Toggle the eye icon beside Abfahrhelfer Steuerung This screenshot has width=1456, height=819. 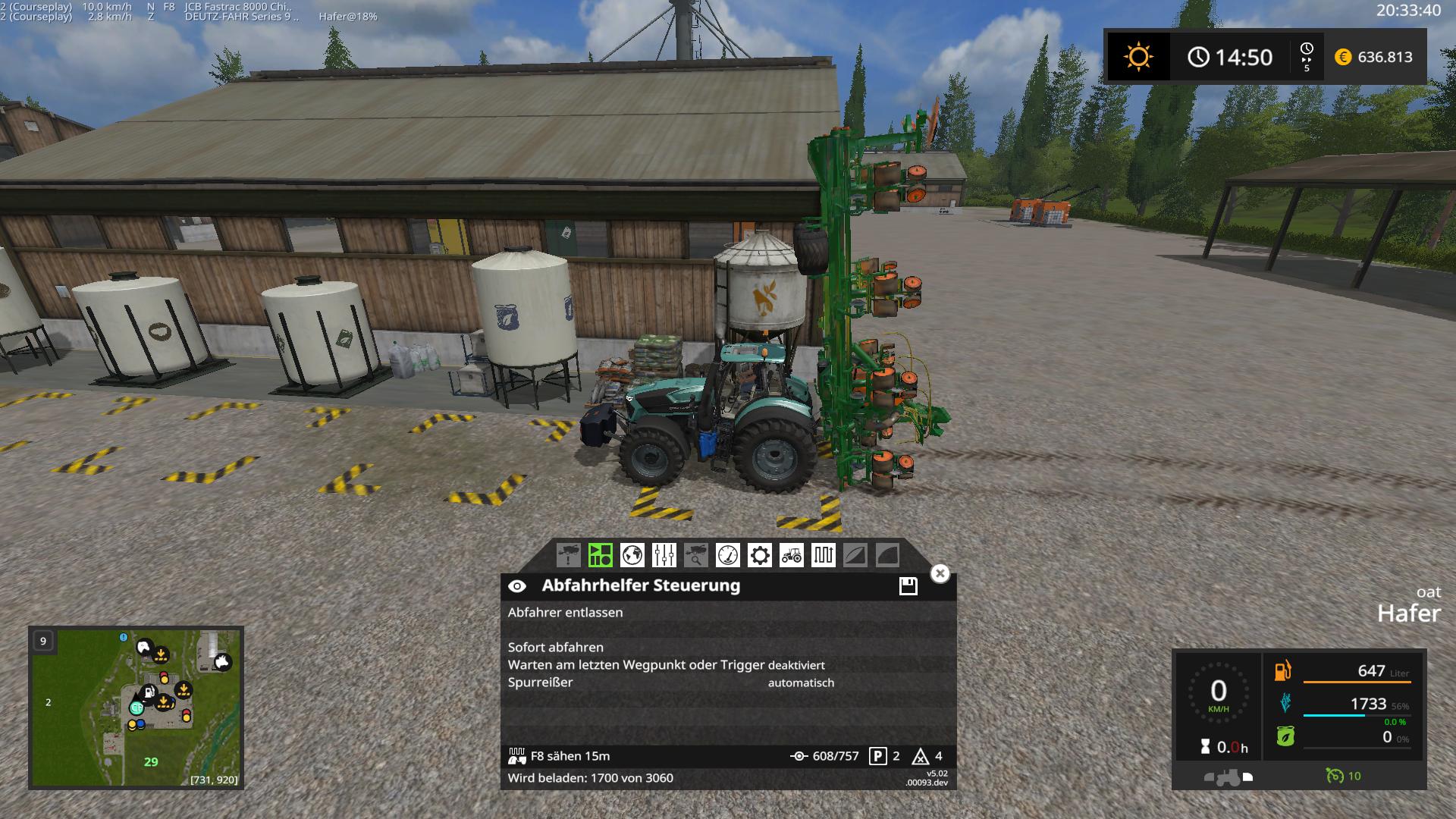pos(517,586)
